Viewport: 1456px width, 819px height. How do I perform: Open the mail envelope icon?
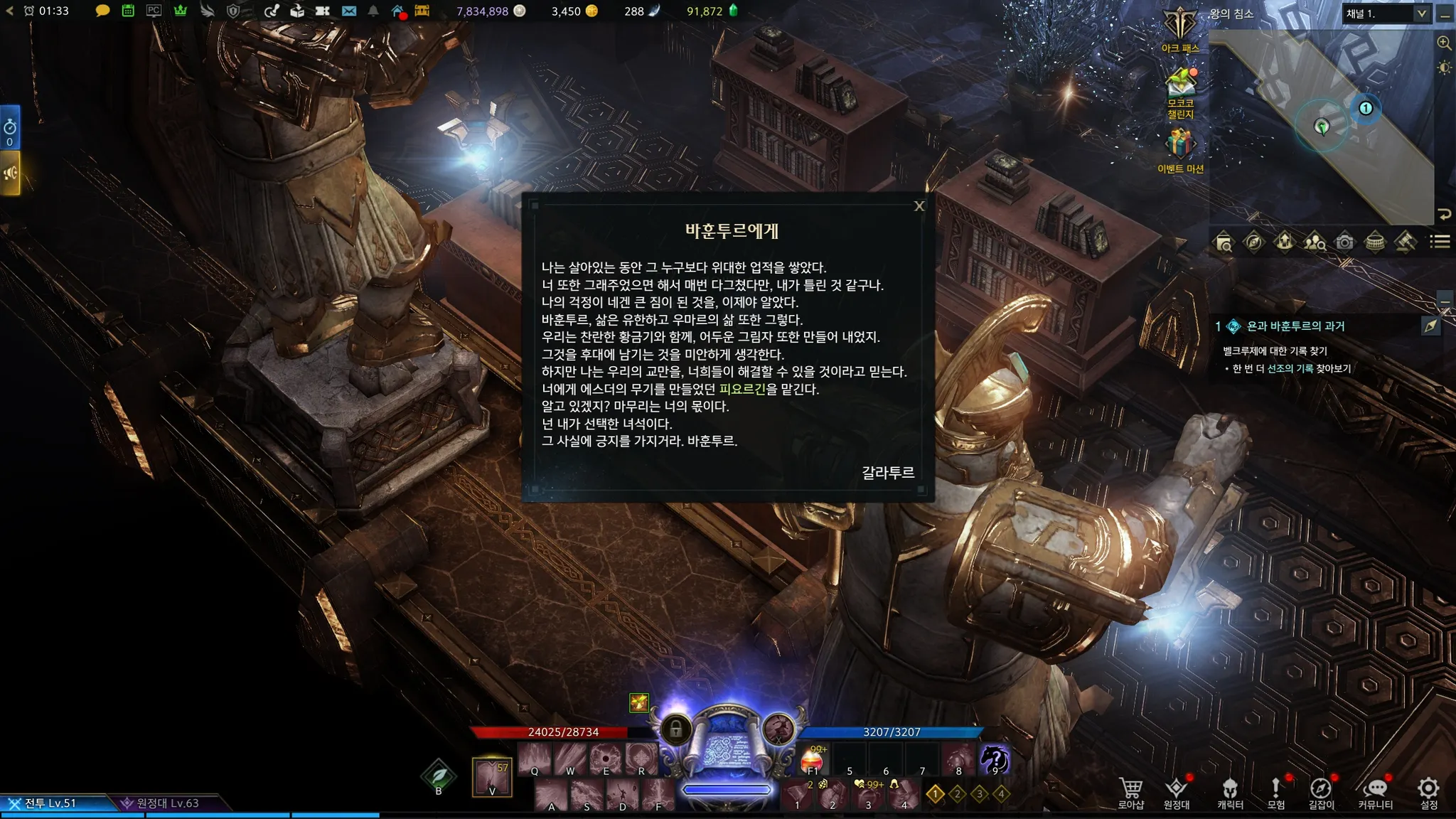pos(348,11)
